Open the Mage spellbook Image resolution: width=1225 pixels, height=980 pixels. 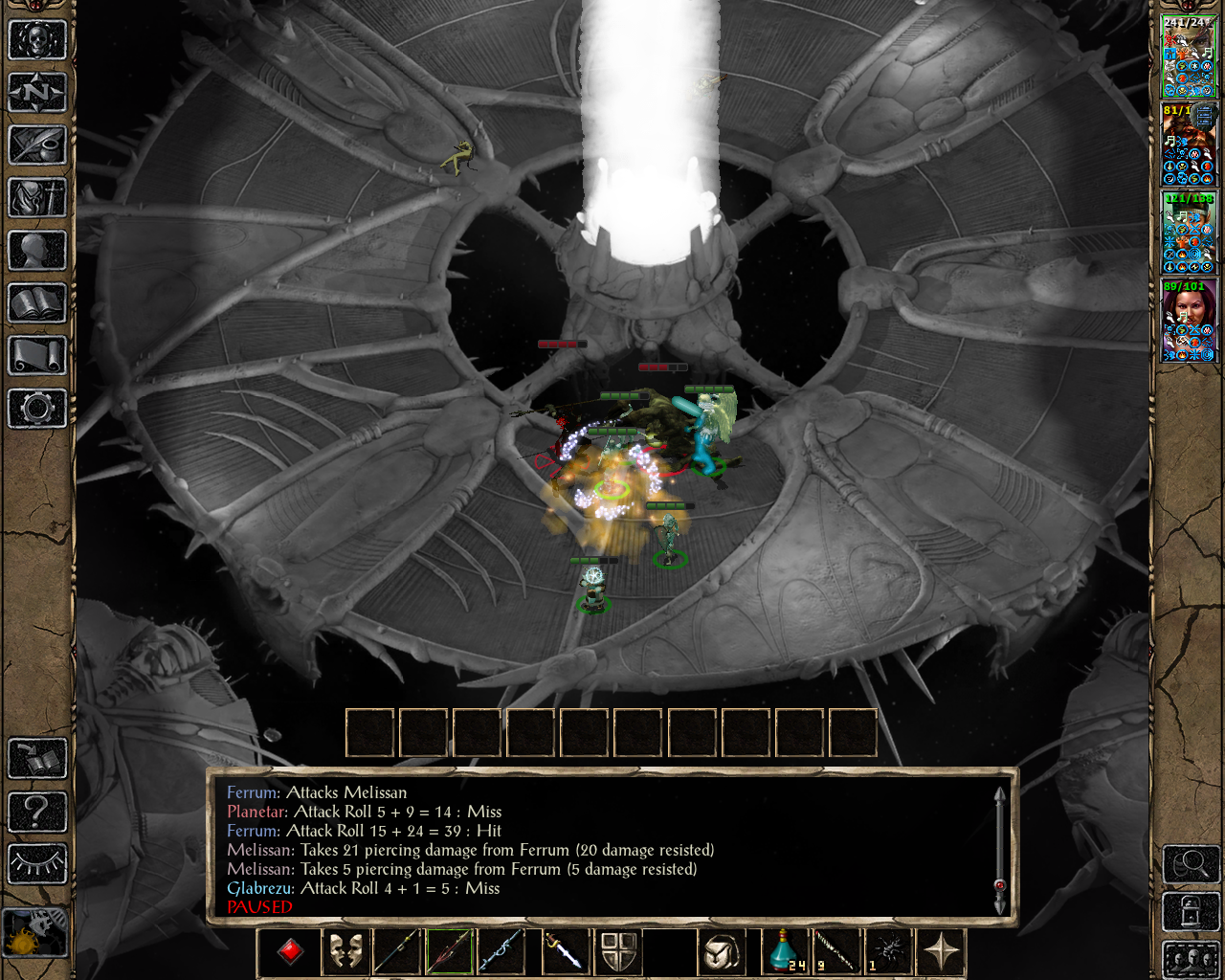click(x=36, y=304)
